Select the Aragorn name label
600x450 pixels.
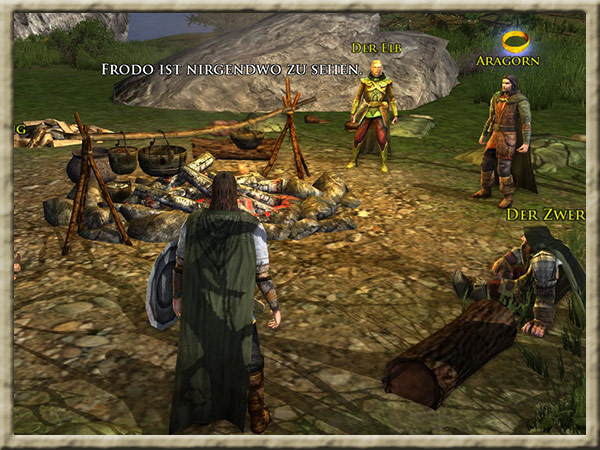(510, 61)
